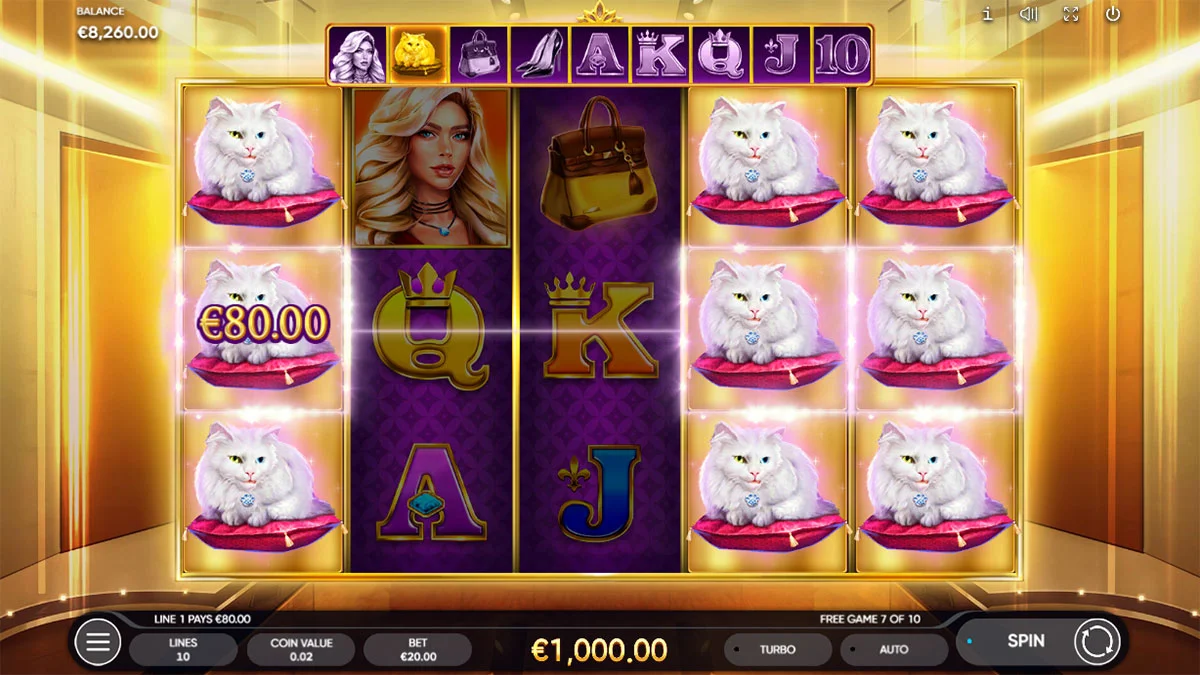Image resolution: width=1200 pixels, height=675 pixels.
Task: Spin the reels with the SPIN button
Action: point(1025,641)
